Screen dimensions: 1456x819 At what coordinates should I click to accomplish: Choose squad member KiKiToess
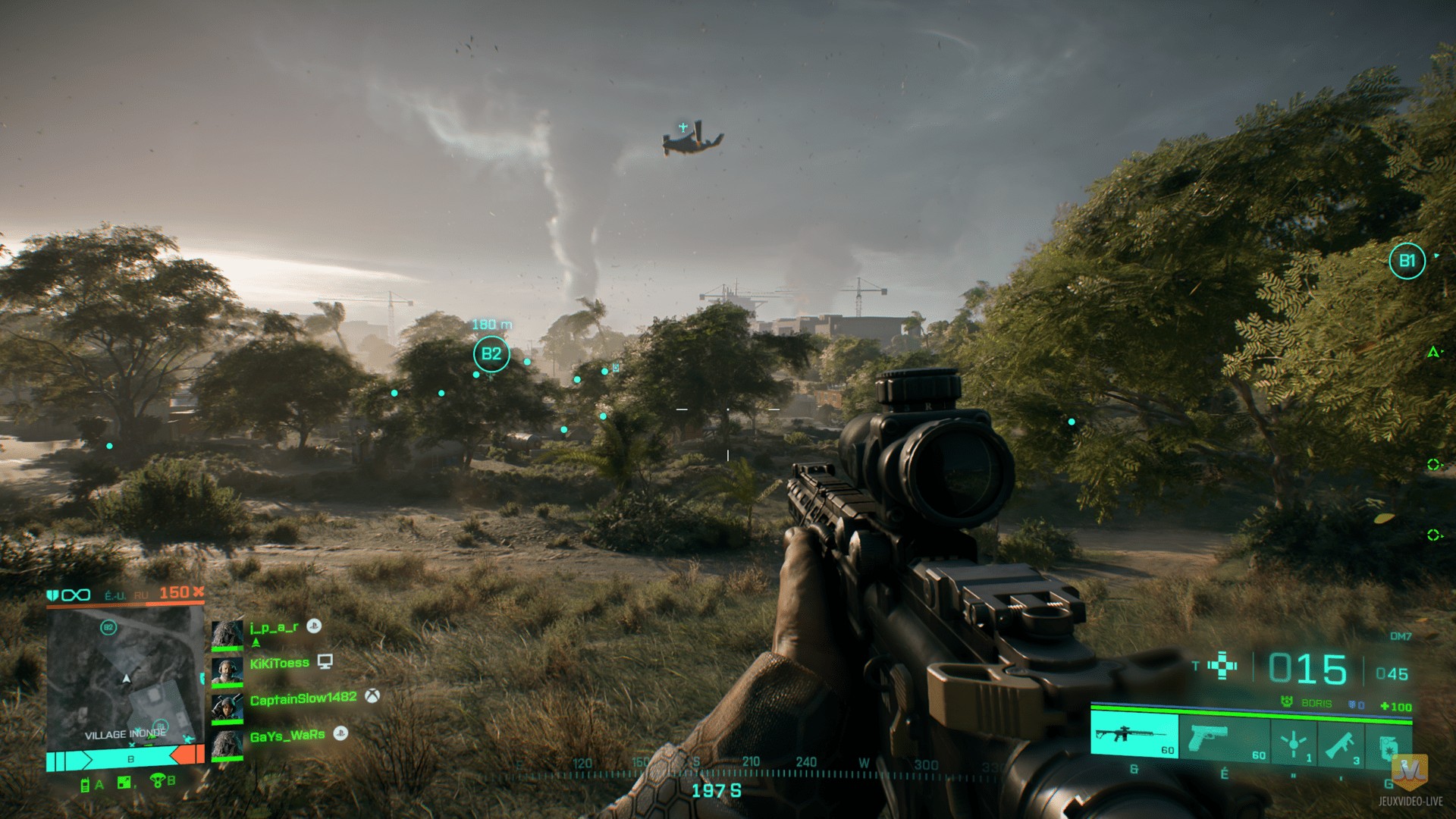[x=279, y=664]
